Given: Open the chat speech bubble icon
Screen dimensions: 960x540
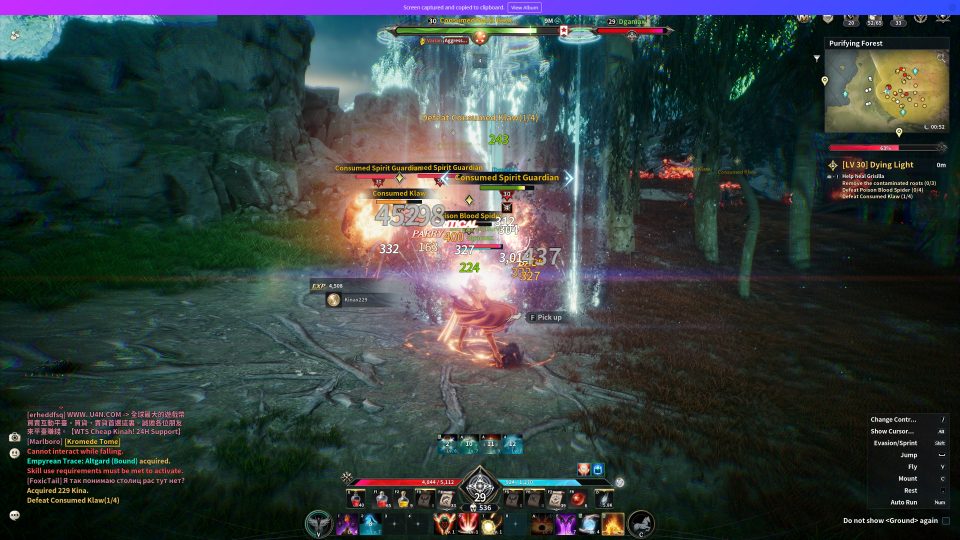Looking at the screenshot, I should 15,515.
